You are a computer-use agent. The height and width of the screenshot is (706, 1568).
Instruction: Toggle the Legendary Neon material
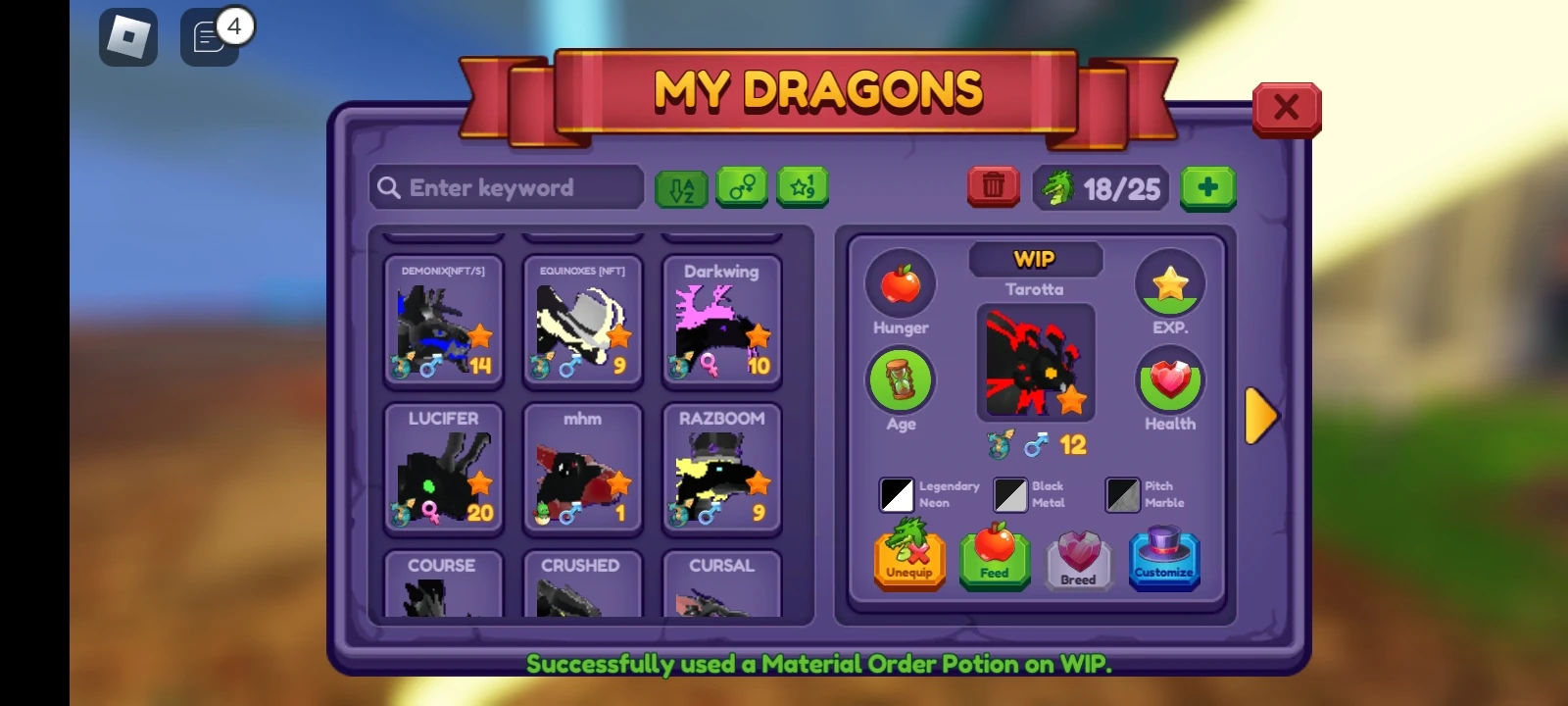(x=895, y=495)
